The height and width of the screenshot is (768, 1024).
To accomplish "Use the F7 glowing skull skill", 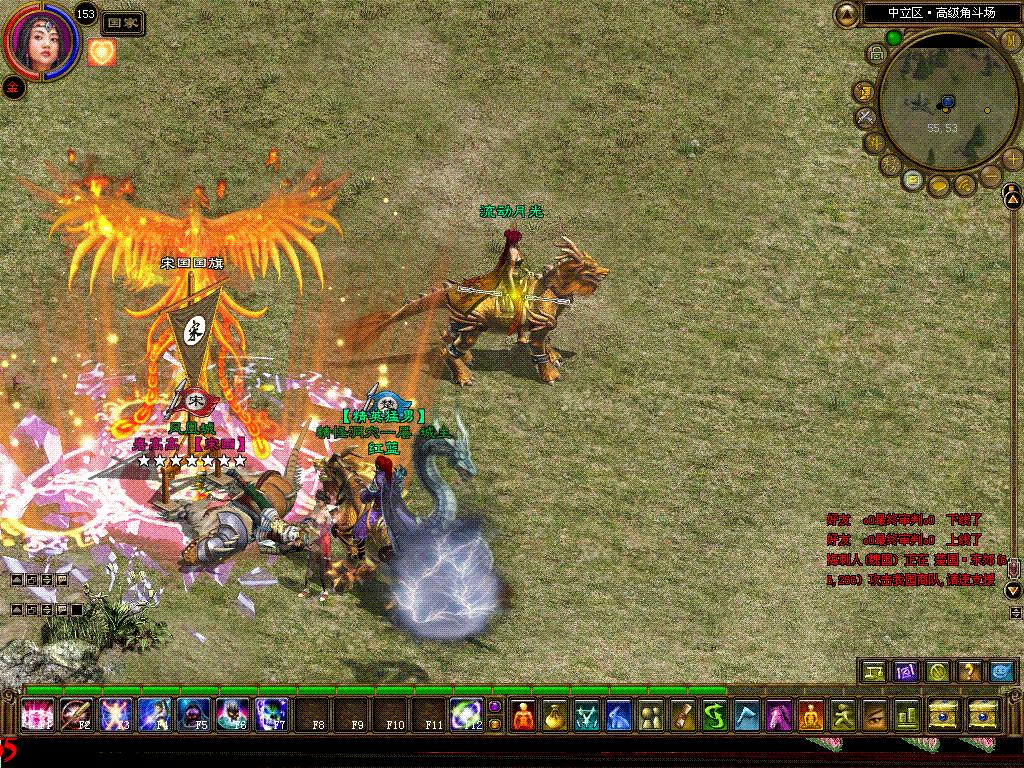I will tap(272, 715).
